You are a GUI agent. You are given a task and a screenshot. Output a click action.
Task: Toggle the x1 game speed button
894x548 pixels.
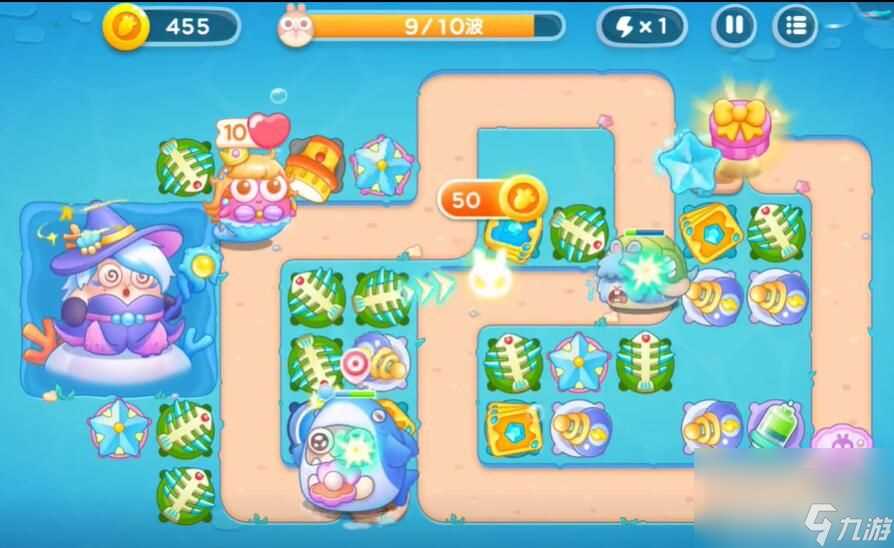tap(642, 26)
